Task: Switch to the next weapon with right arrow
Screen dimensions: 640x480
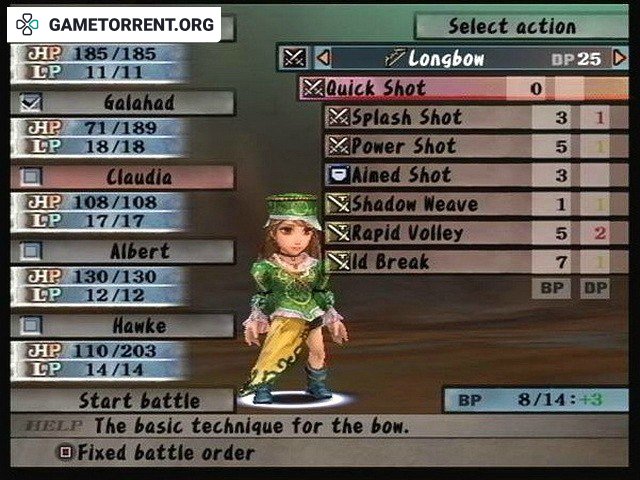Action: [x=619, y=58]
